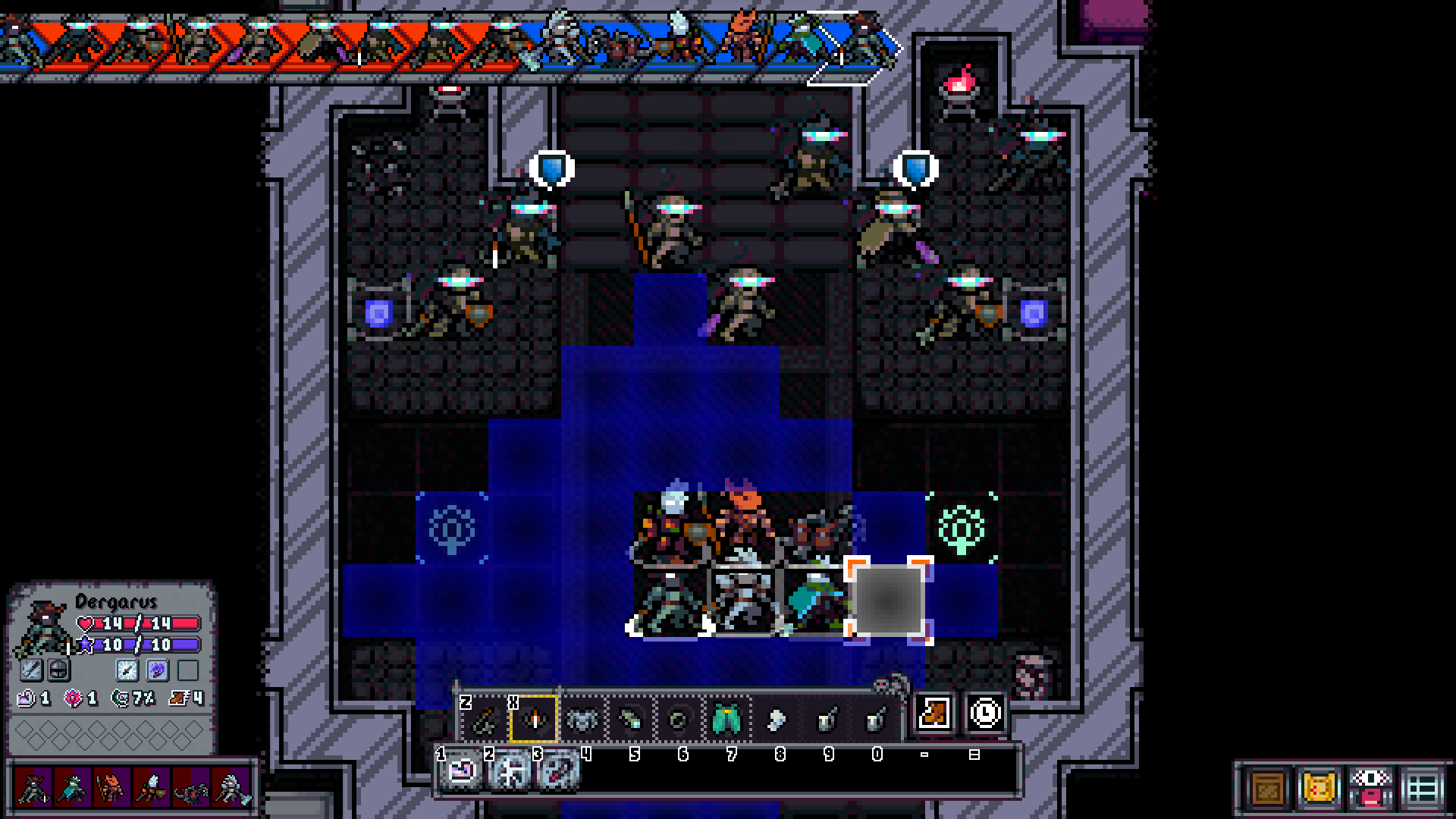
Task: Select the flame wand in hotbar slot X
Action: (x=533, y=719)
